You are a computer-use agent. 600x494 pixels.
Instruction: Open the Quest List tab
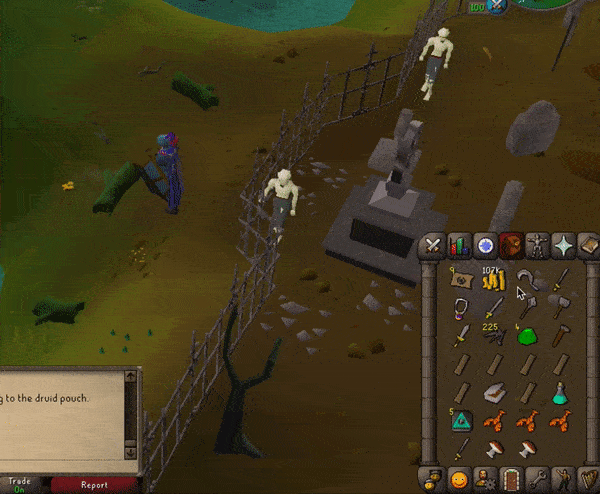point(485,245)
